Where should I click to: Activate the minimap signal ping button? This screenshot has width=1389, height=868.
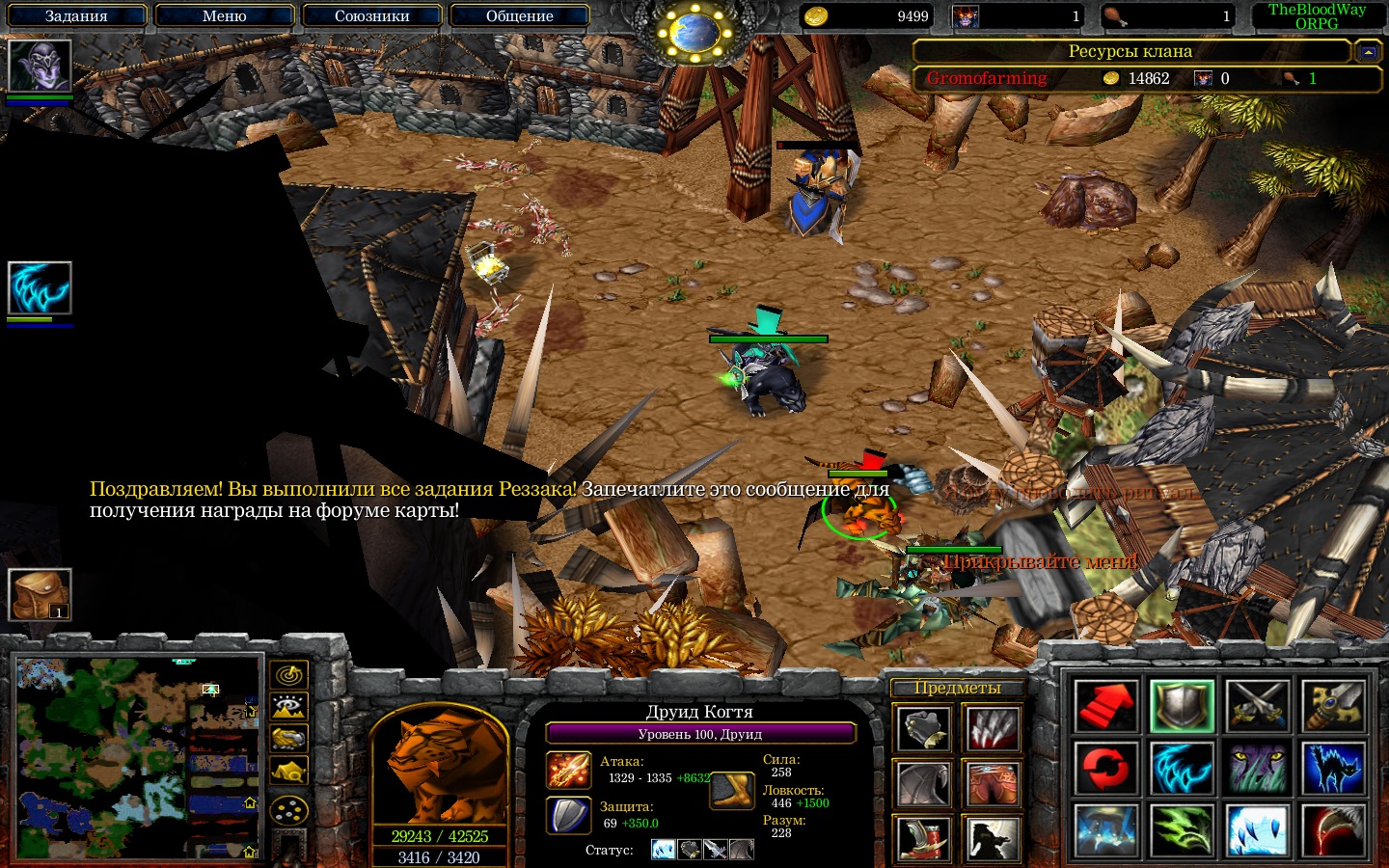[288, 675]
